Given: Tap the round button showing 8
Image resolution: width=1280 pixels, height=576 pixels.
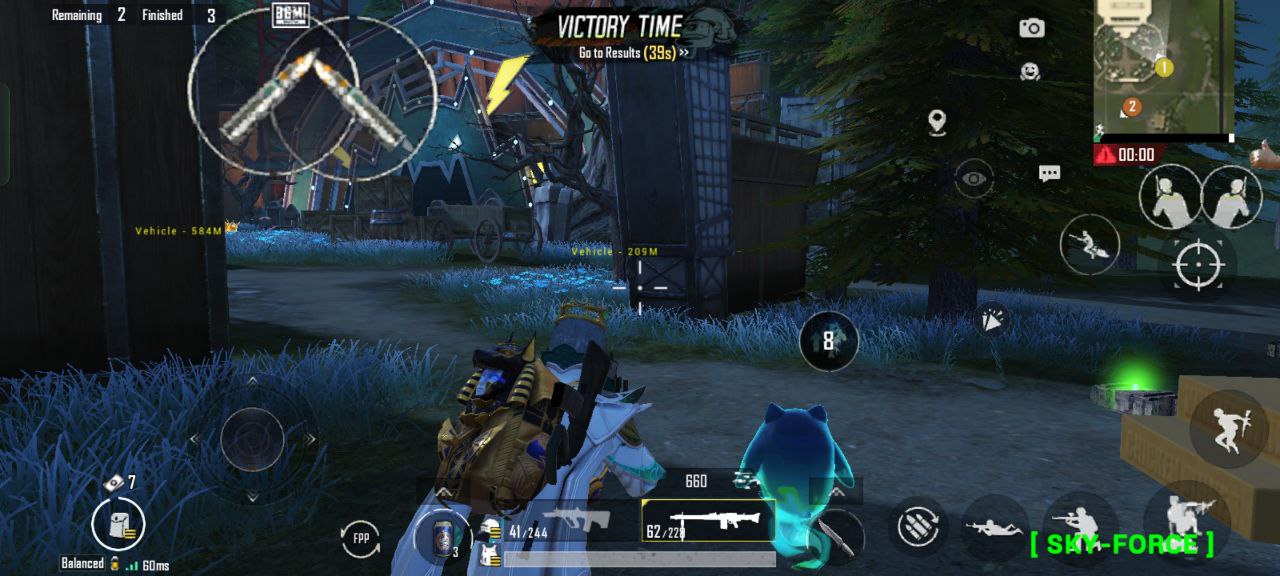Looking at the screenshot, I should (828, 341).
